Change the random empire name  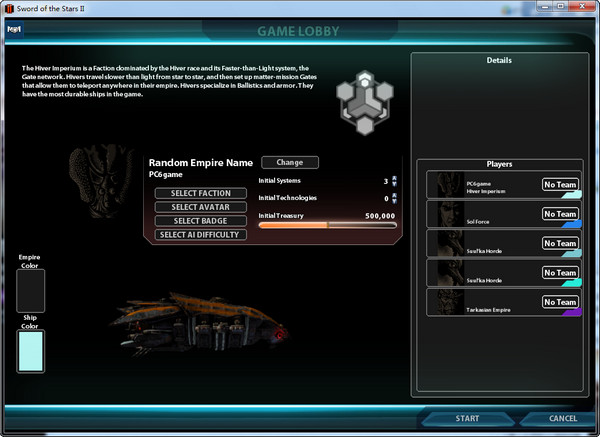289,162
